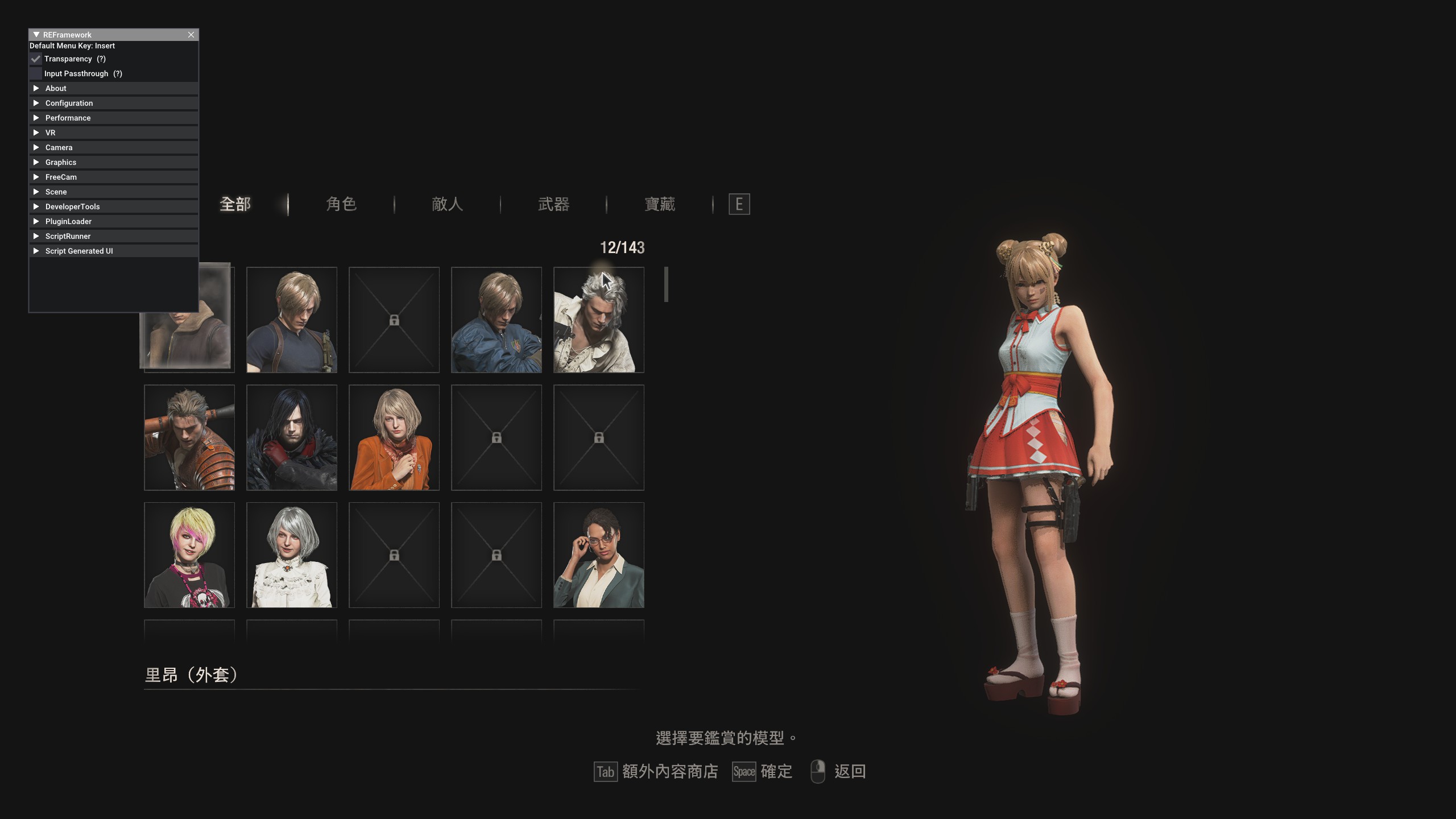Show the 寶藏 category tab
Viewport: 1456px width, 819px height.
coord(660,204)
